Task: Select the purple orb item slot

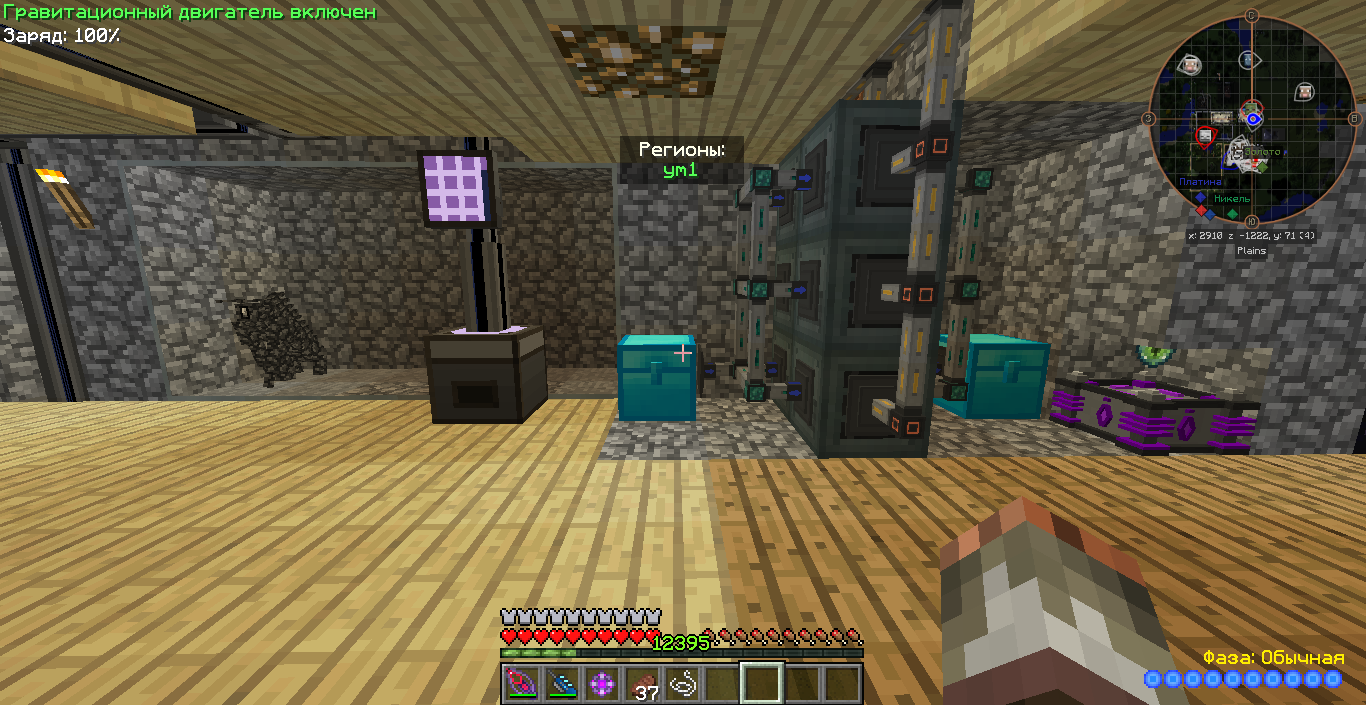Action: tap(602, 684)
